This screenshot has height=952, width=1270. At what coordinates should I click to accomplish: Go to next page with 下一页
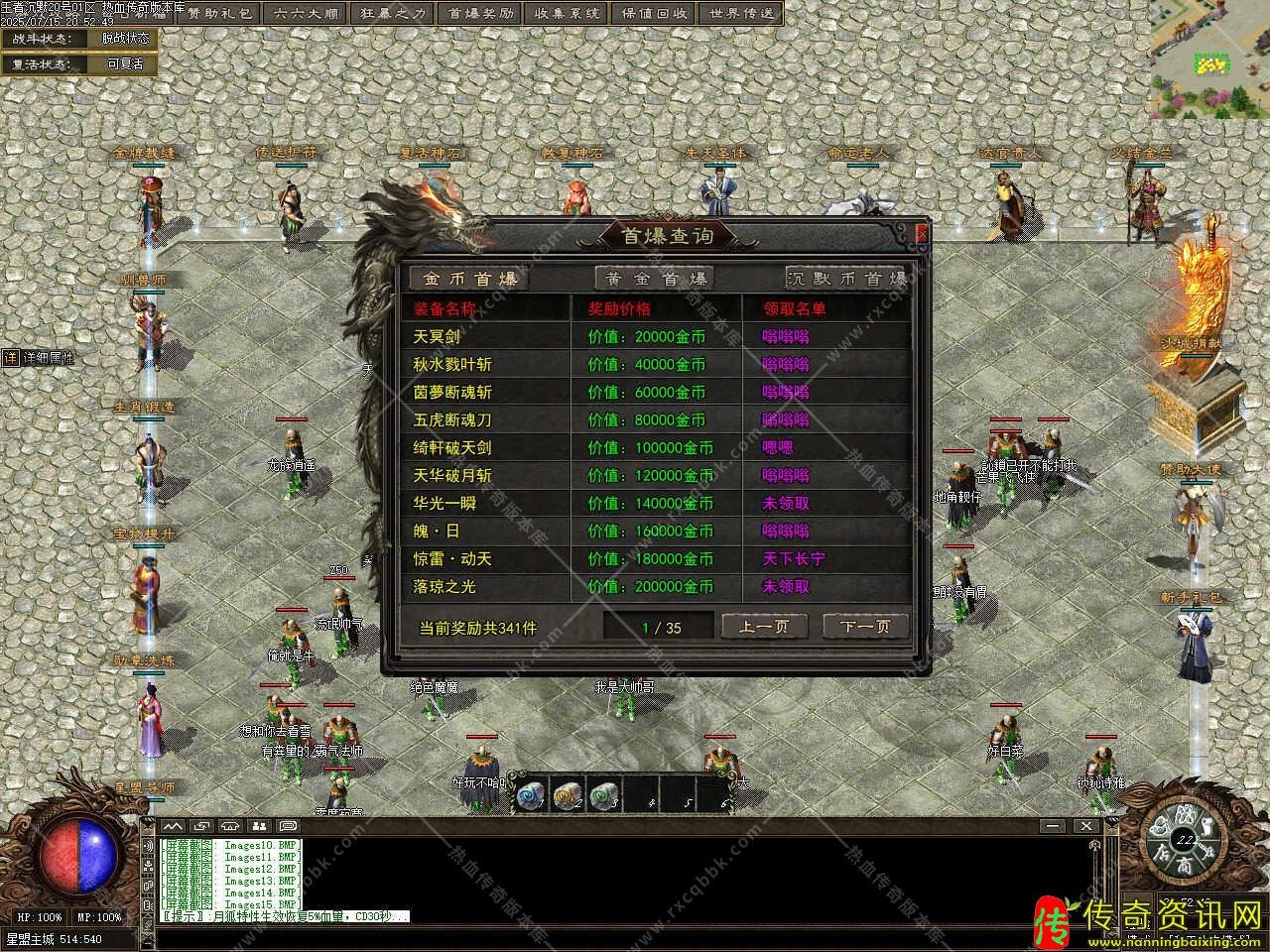(x=864, y=627)
